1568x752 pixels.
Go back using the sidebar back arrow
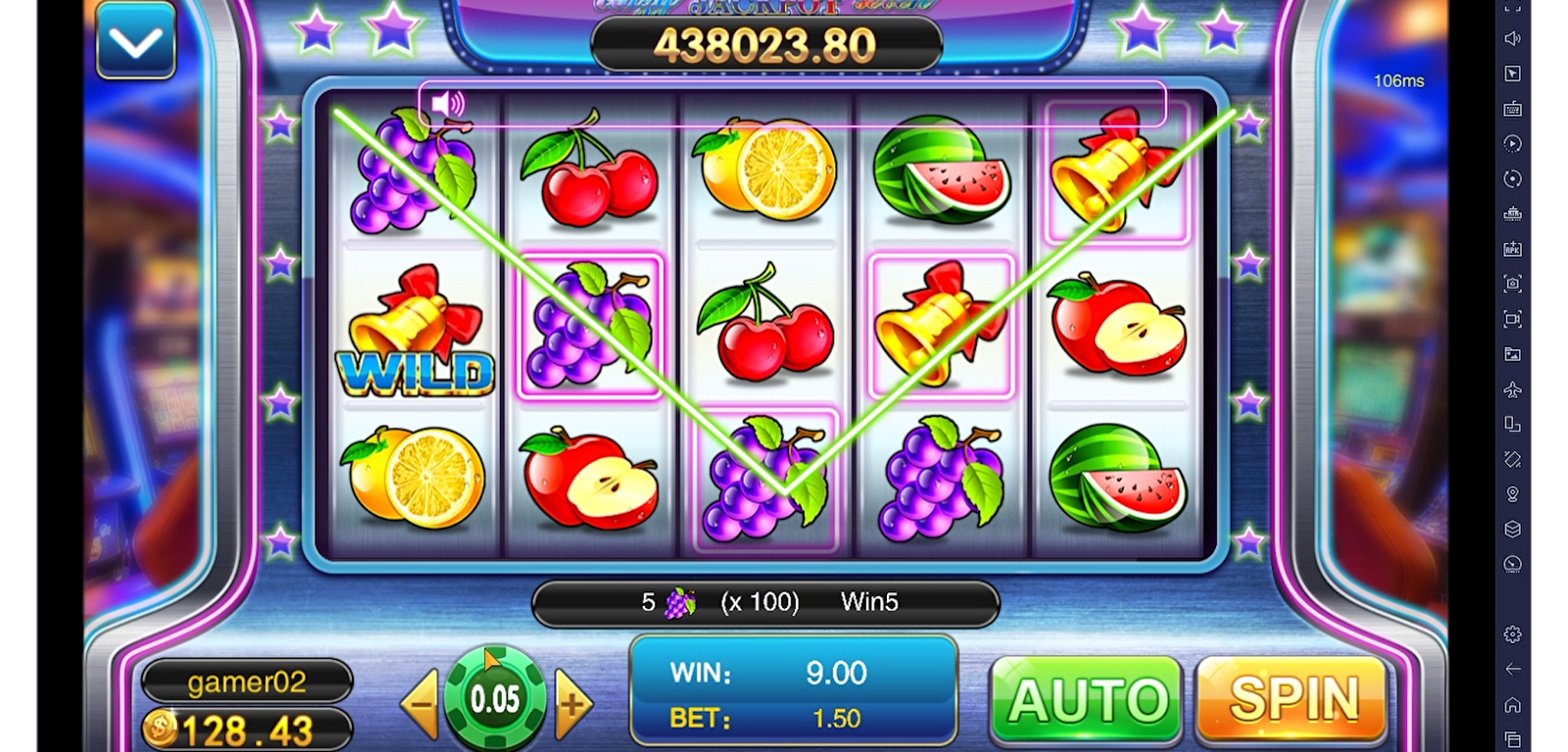tap(1512, 669)
